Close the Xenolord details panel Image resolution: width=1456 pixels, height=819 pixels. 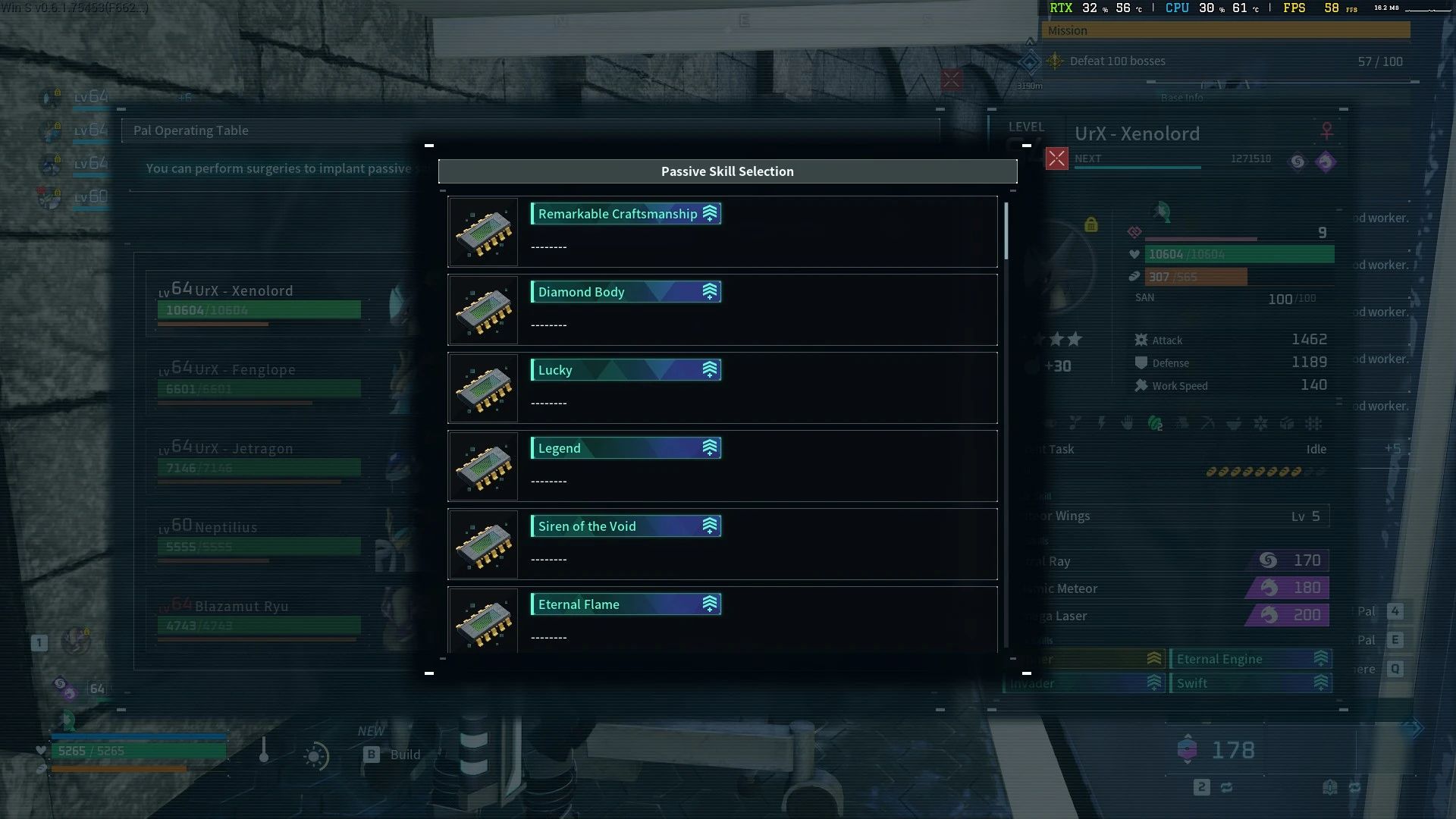1056,158
